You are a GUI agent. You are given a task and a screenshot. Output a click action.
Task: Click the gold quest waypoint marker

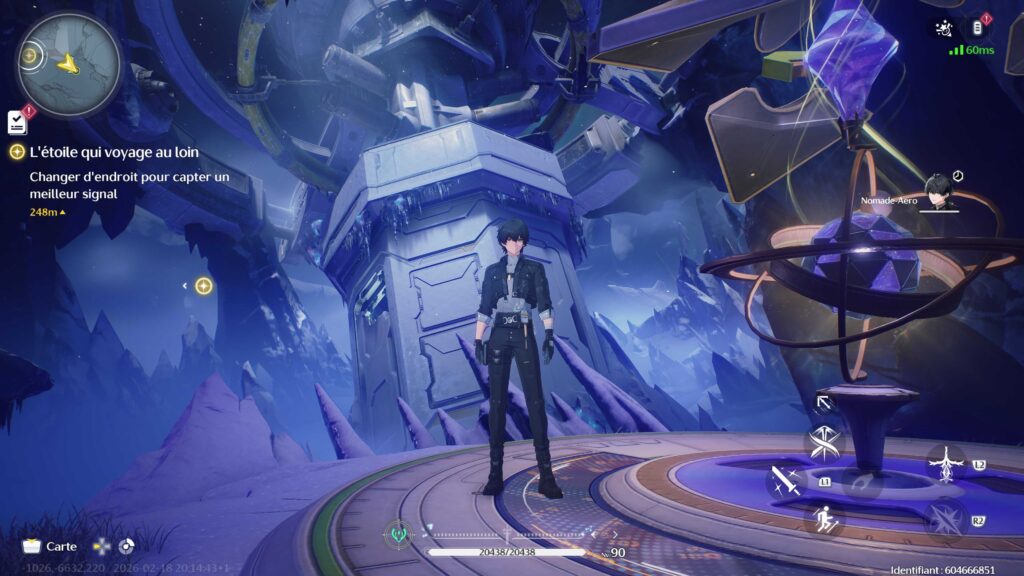coord(203,286)
